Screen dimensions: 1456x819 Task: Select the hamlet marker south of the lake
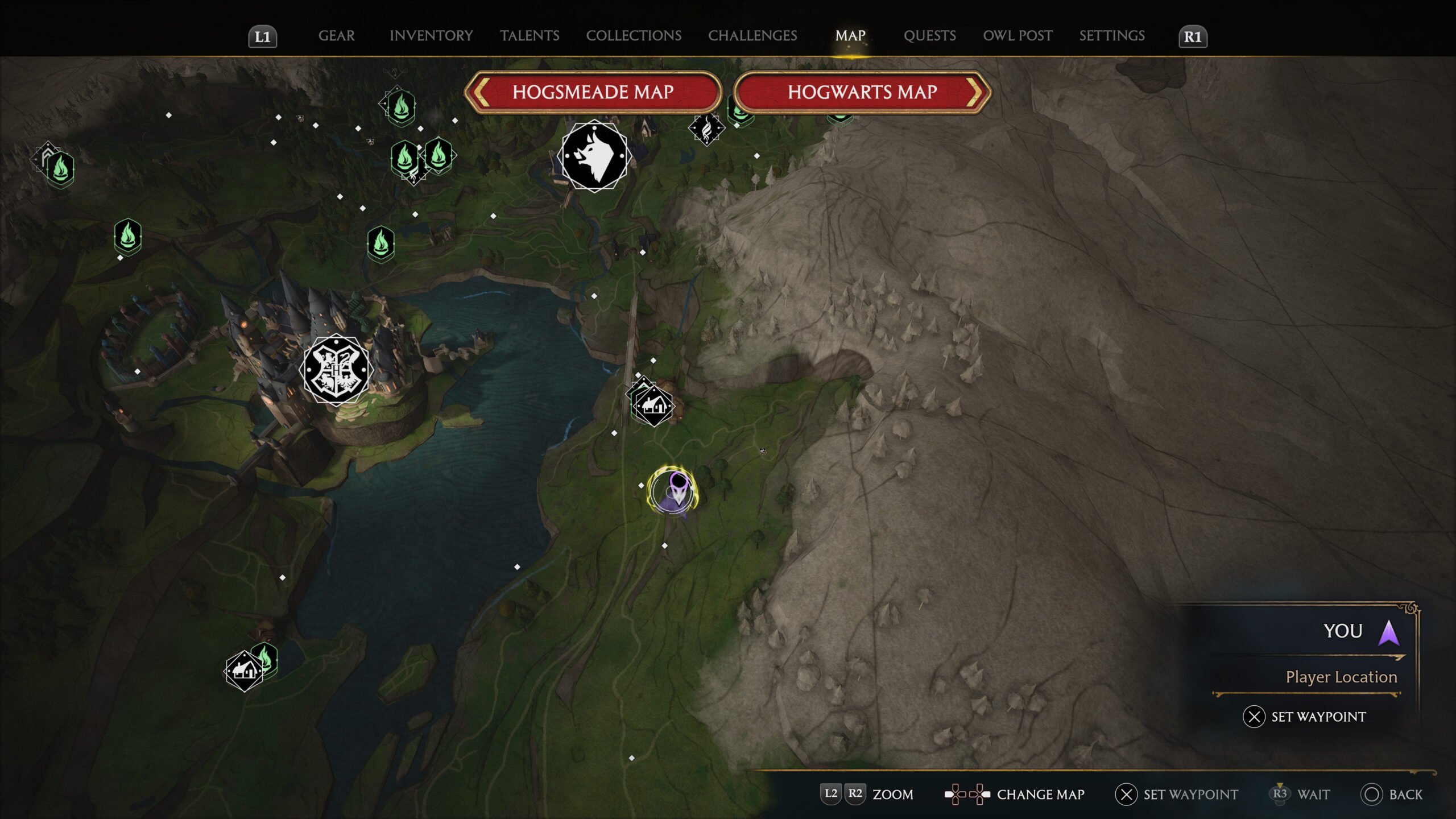[x=244, y=671]
